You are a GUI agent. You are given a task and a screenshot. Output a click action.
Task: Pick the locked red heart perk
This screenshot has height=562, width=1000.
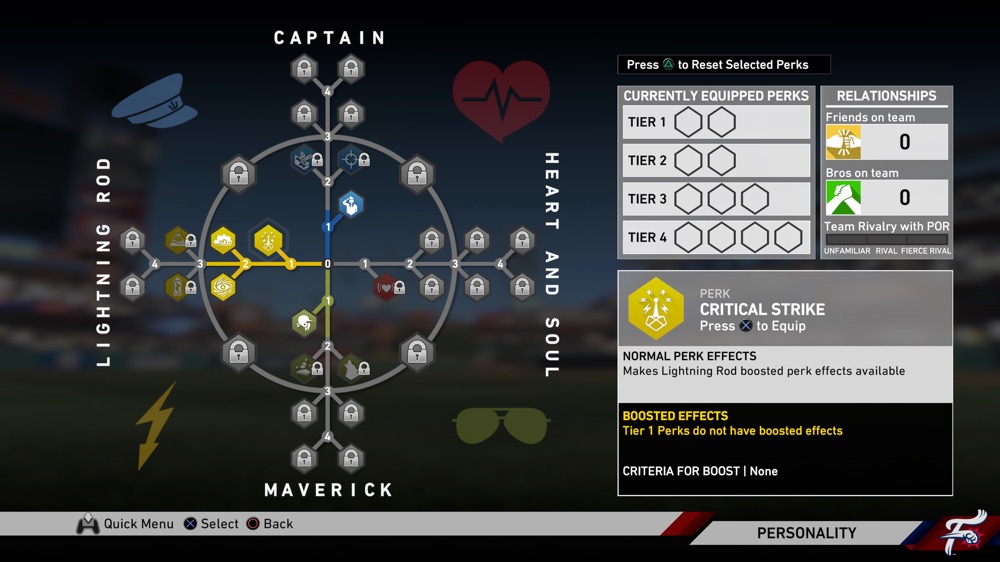click(x=386, y=288)
